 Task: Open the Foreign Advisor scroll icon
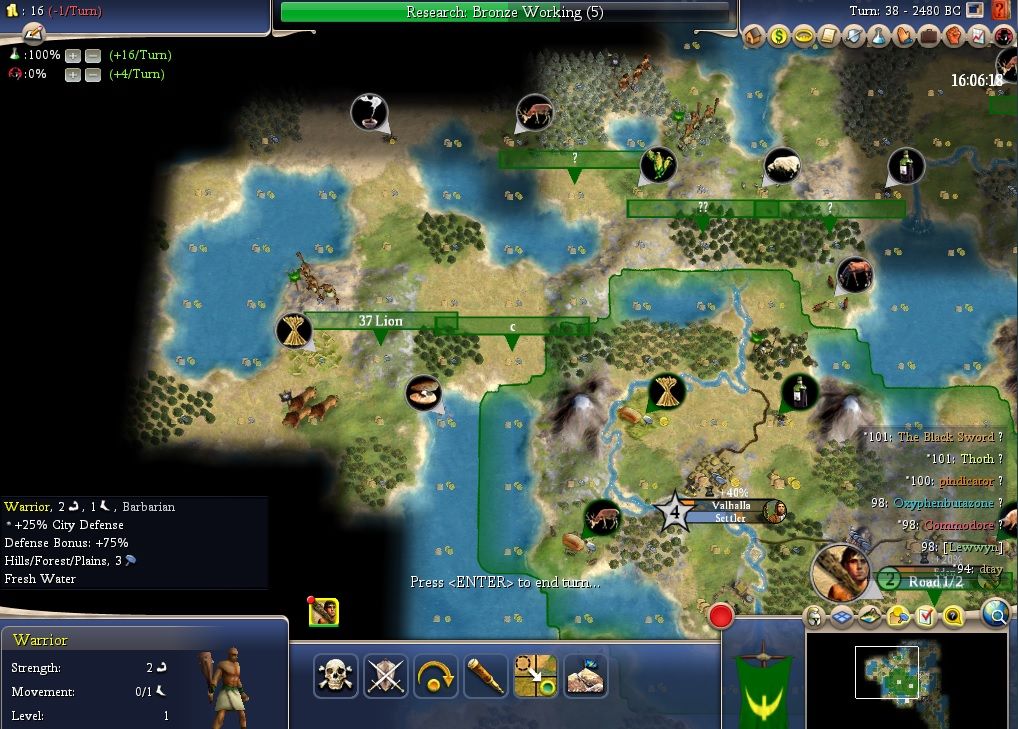(x=829, y=36)
